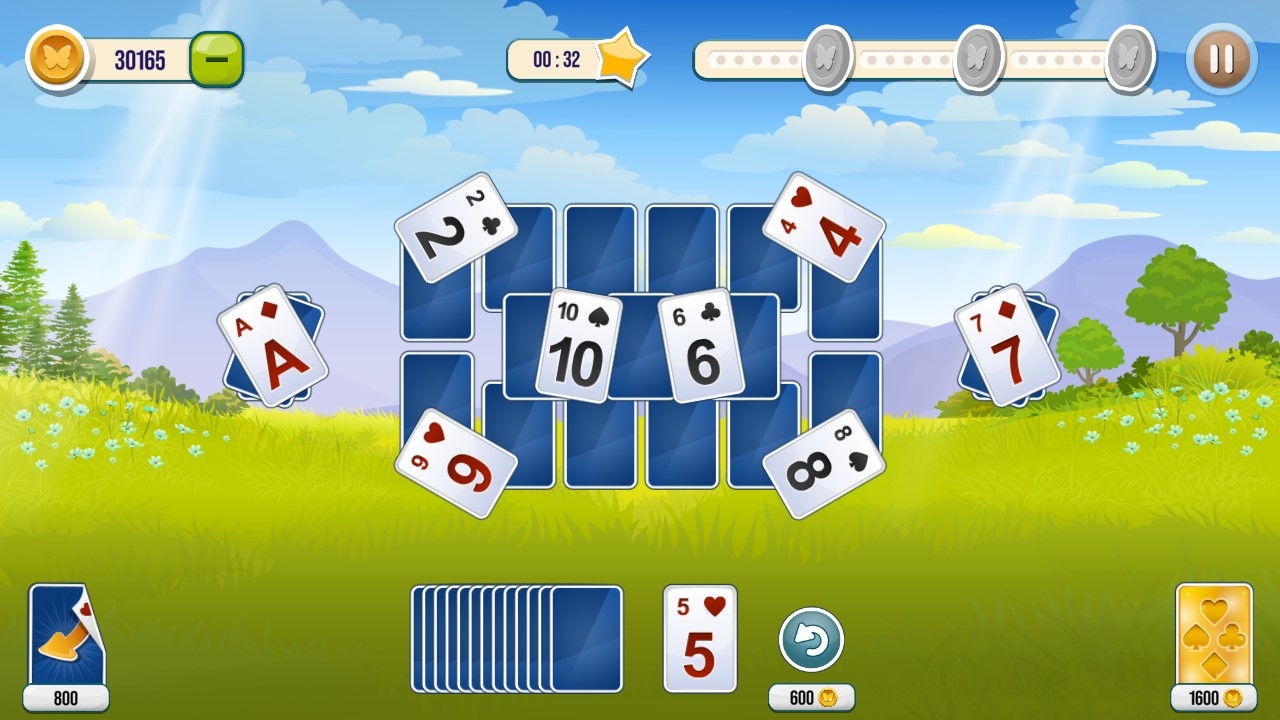Click the star beside the timer
Screen dimensions: 1280x720
[625, 58]
